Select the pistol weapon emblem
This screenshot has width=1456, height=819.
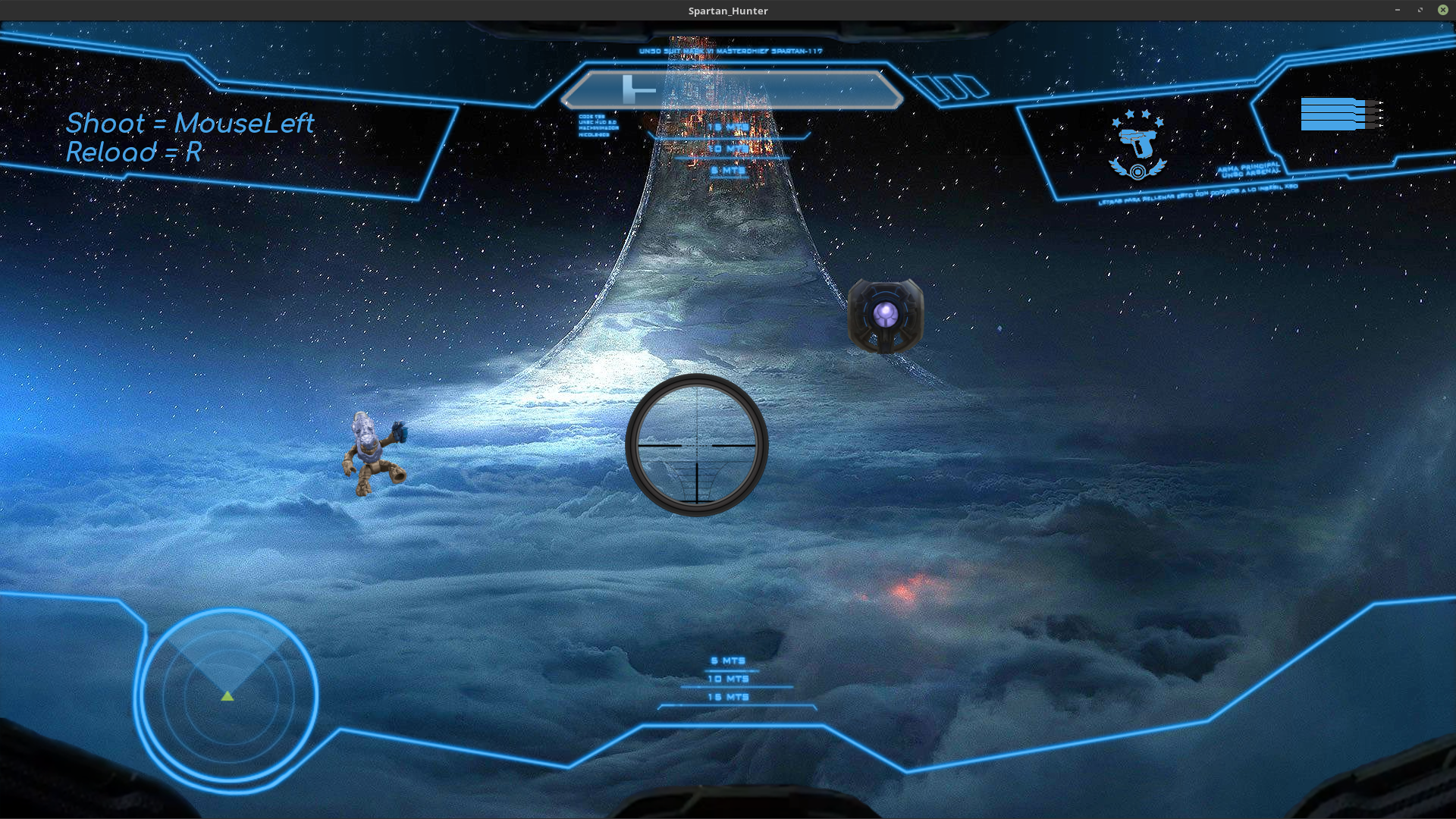pos(1137,146)
